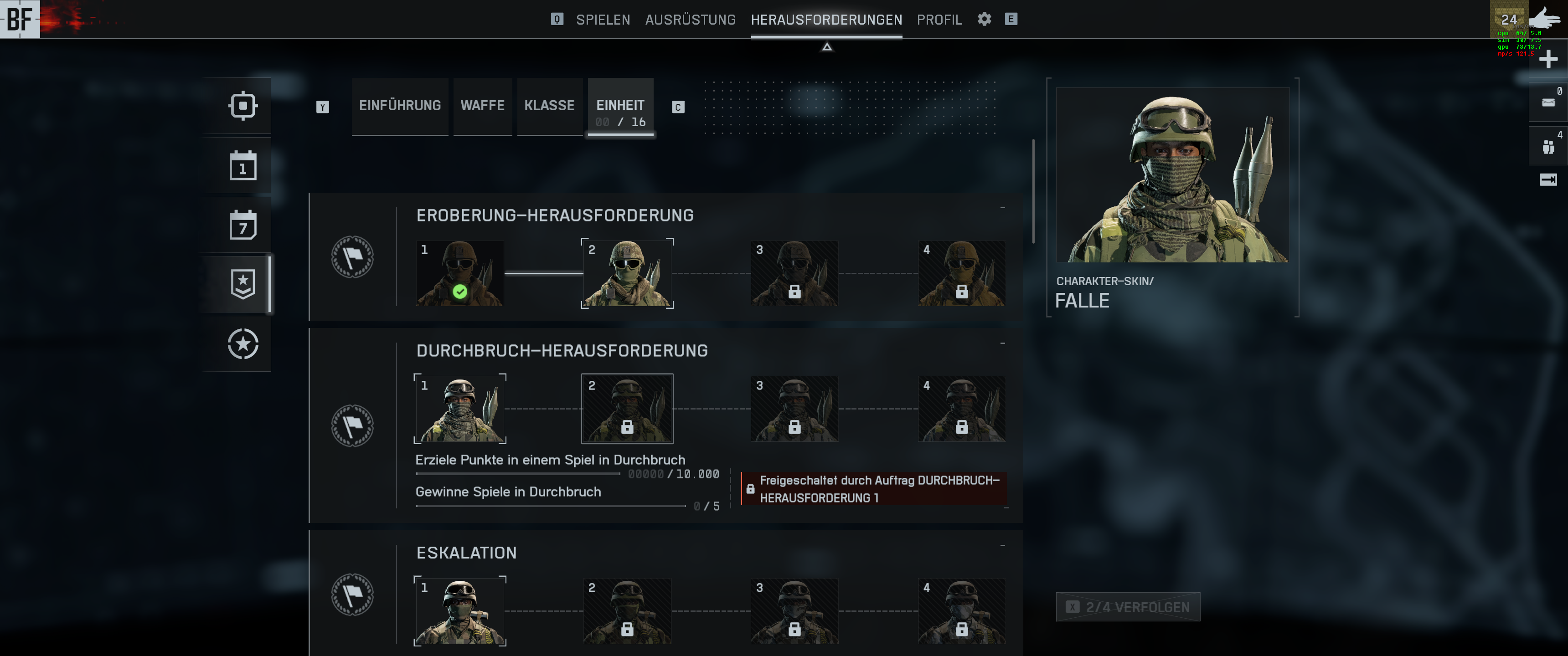Switch to the EINFÜHRUNG tab

click(400, 106)
